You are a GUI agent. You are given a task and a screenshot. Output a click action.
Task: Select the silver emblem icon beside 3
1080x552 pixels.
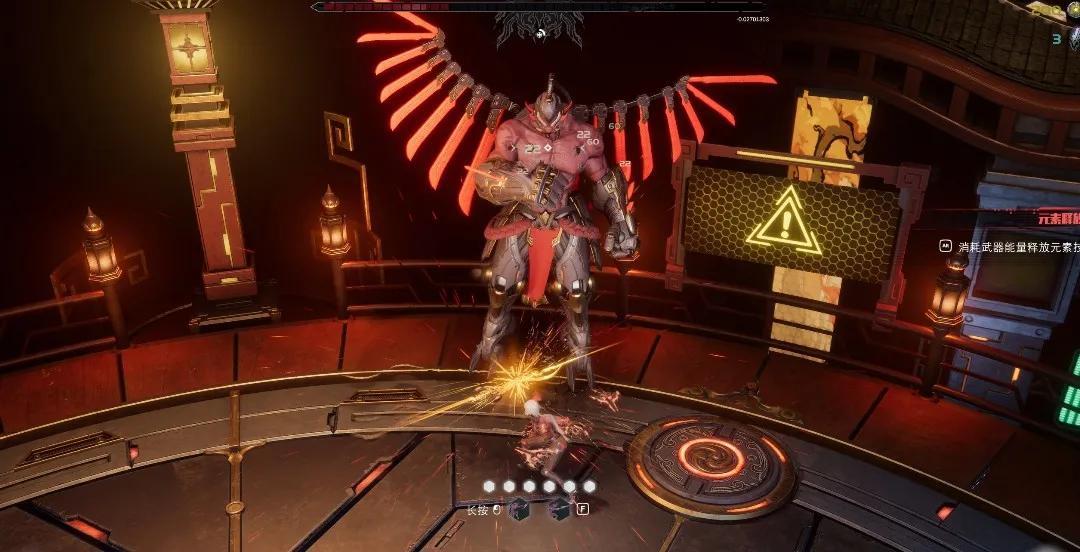click(1072, 39)
